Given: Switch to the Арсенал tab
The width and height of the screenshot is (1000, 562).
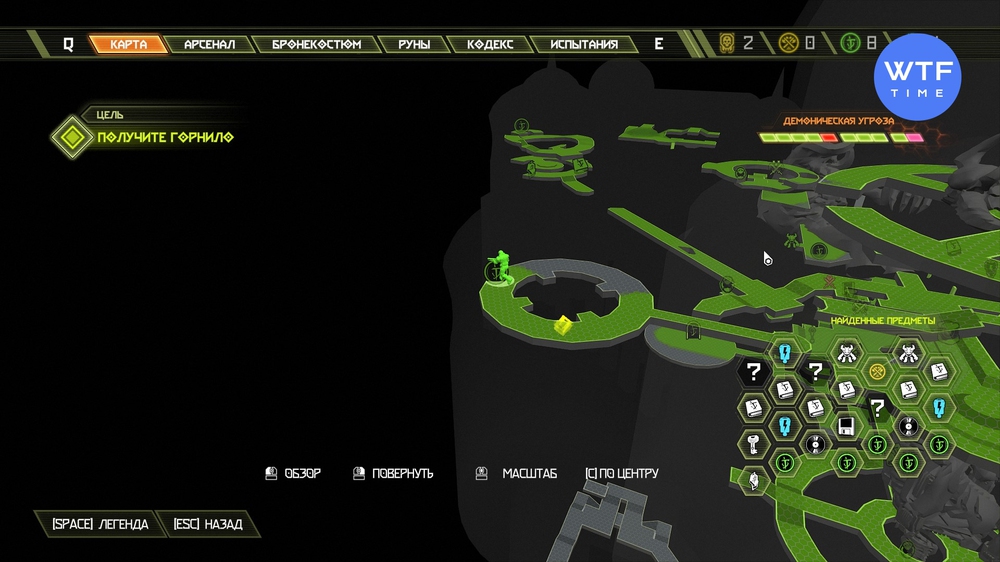Looking at the screenshot, I should (210, 44).
